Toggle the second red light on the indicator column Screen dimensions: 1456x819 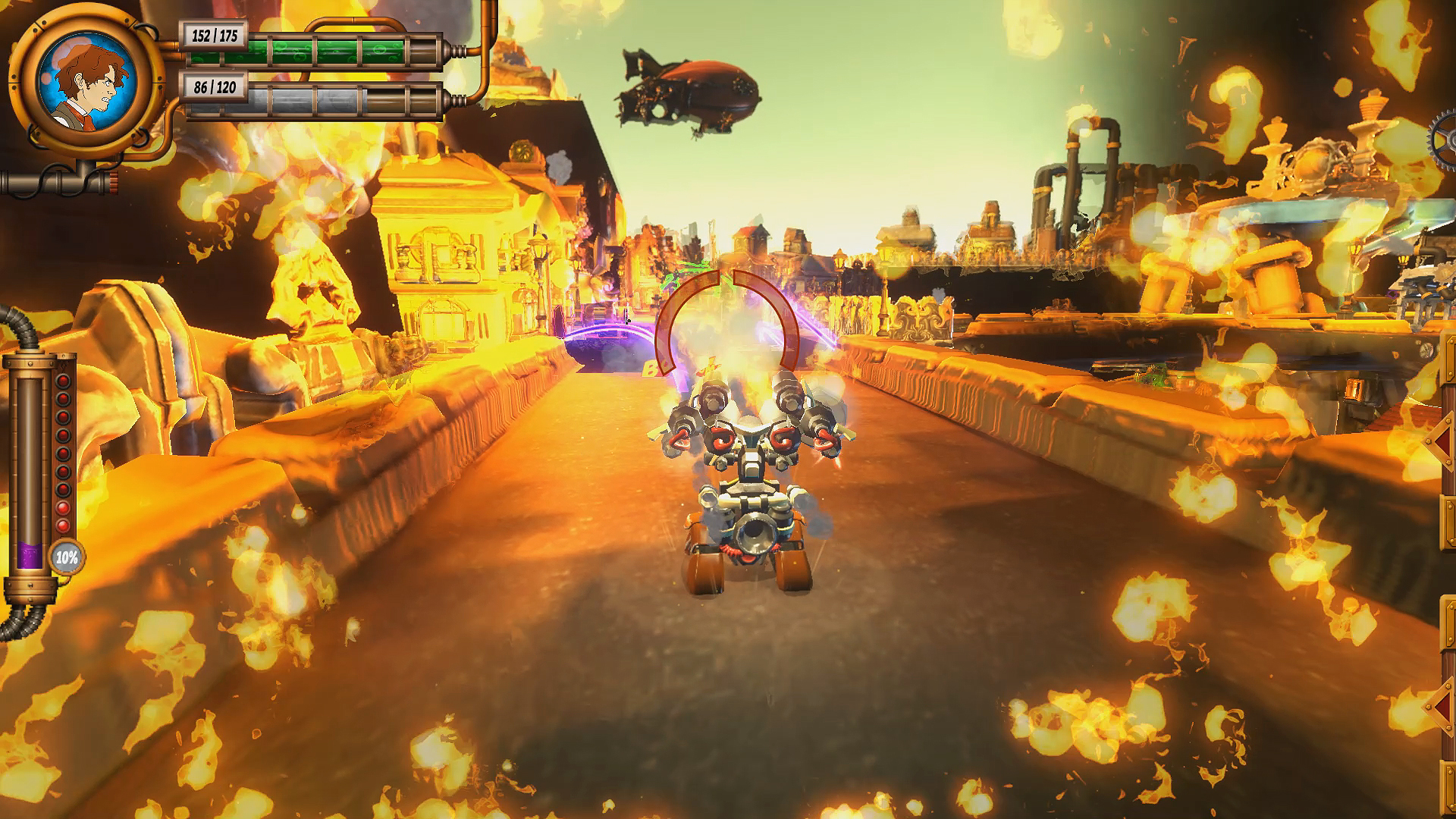[x=62, y=399]
